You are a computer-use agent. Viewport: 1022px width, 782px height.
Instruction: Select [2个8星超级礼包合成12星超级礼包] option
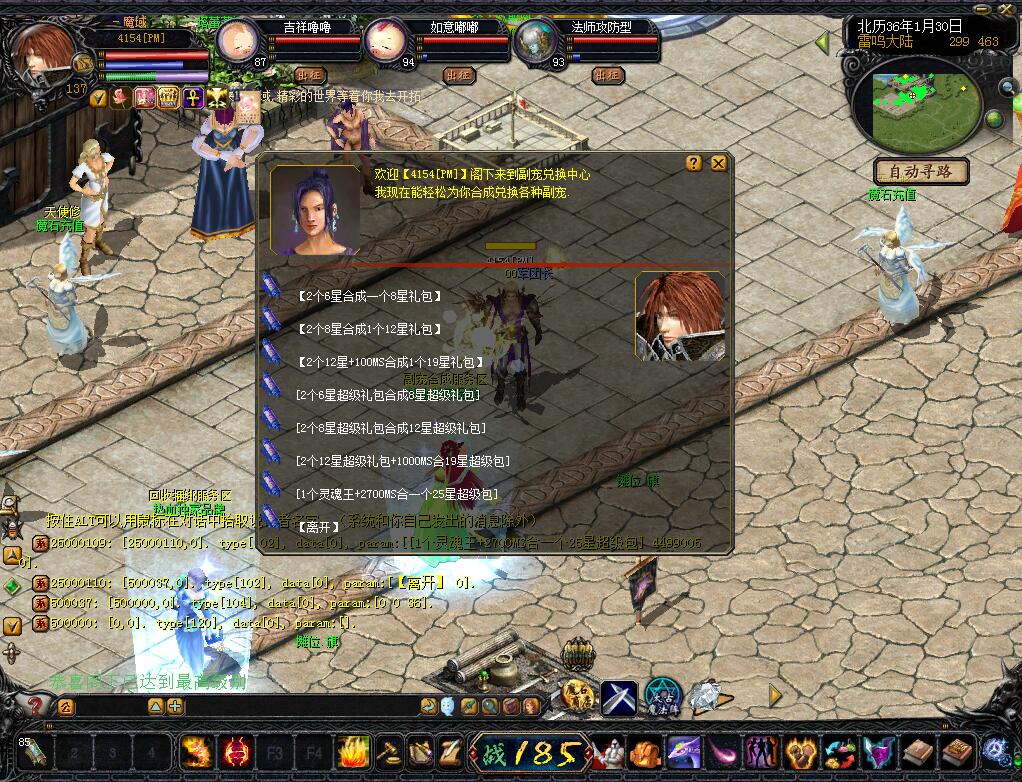pos(391,428)
